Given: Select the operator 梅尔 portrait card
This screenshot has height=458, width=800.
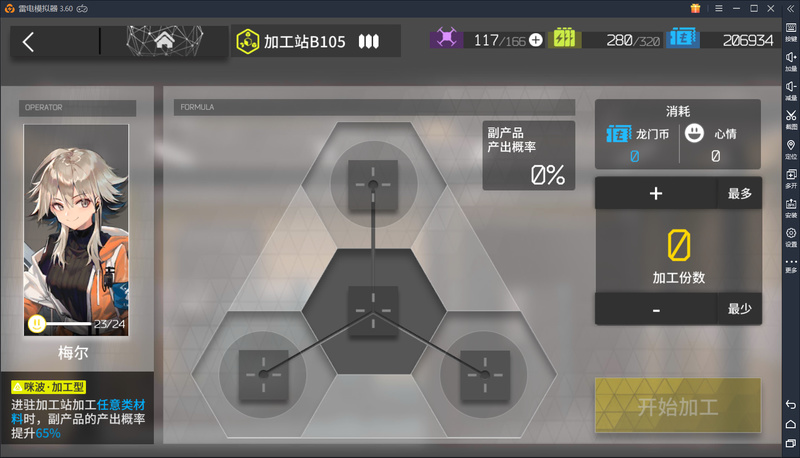Looking at the screenshot, I should pyautogui.click(x=77, y=230).
